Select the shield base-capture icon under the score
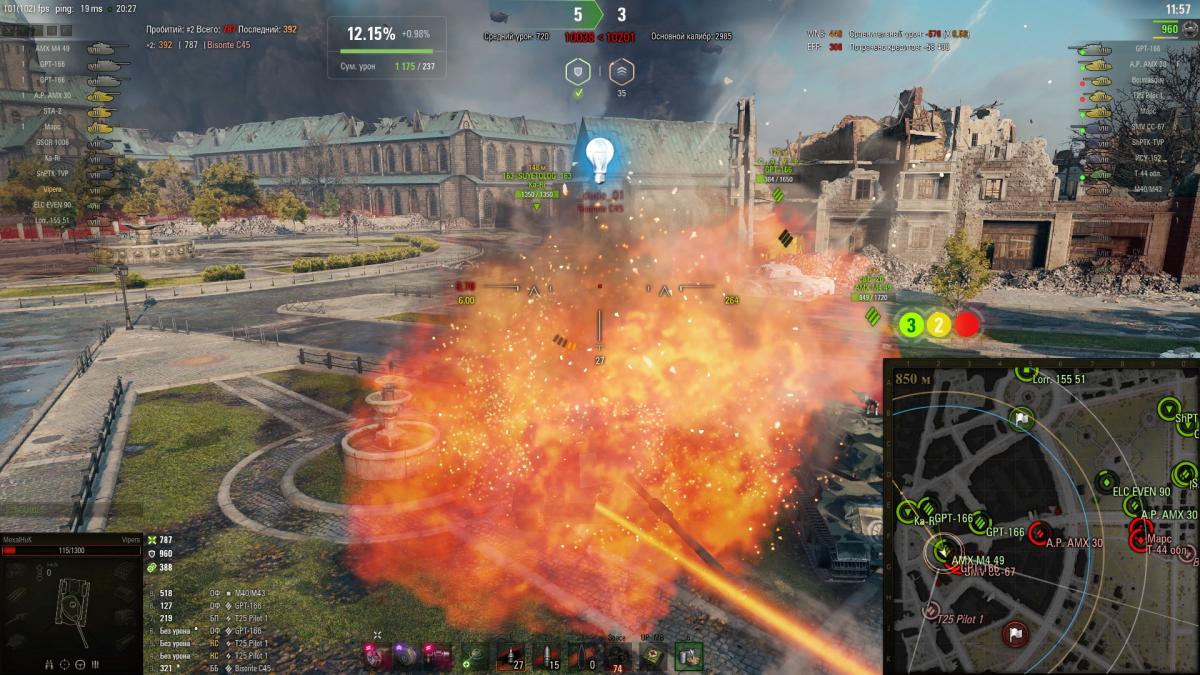 pos(576,71)
